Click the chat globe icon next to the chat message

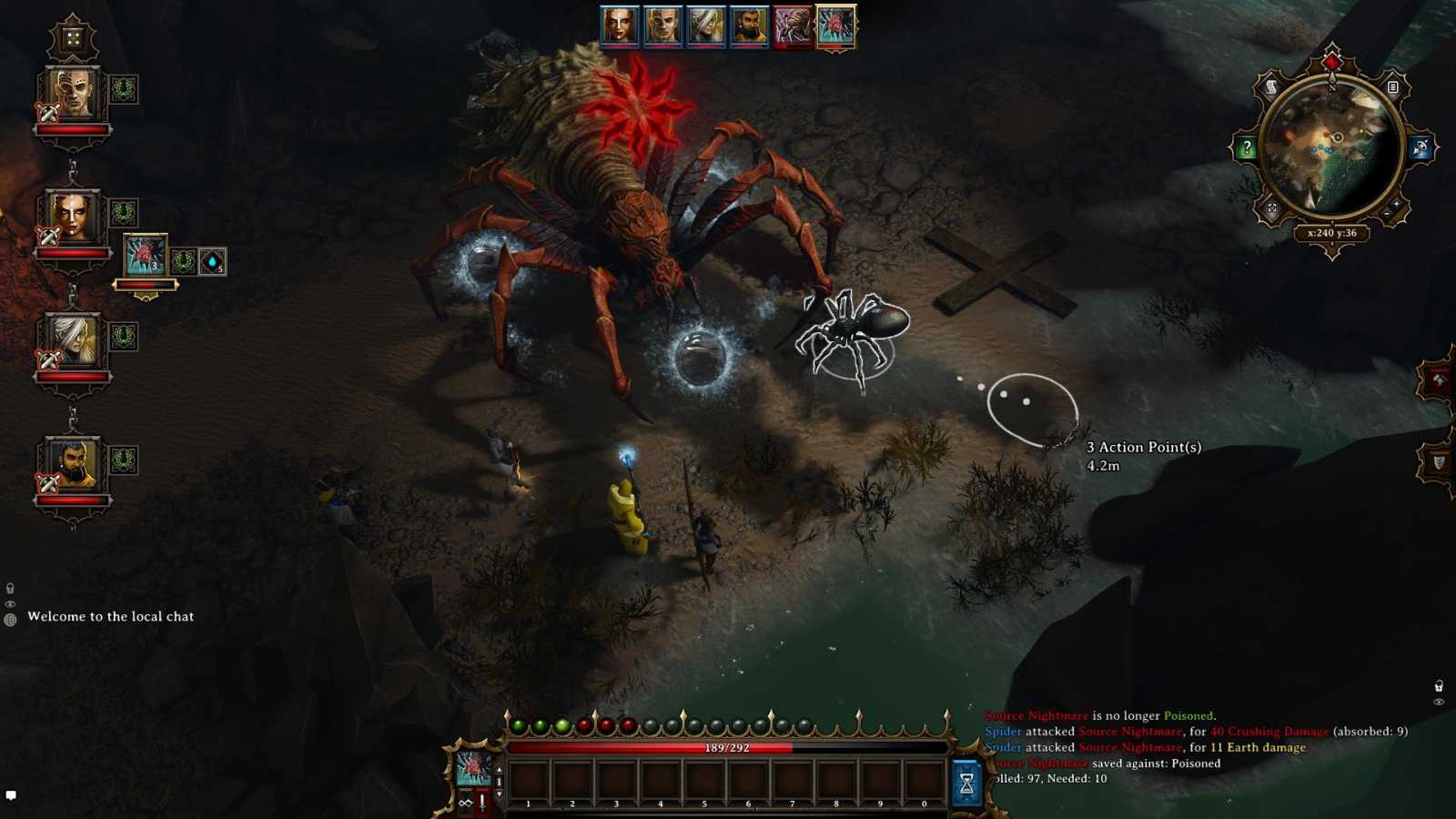pyautogui.click(x=10, y=619)
